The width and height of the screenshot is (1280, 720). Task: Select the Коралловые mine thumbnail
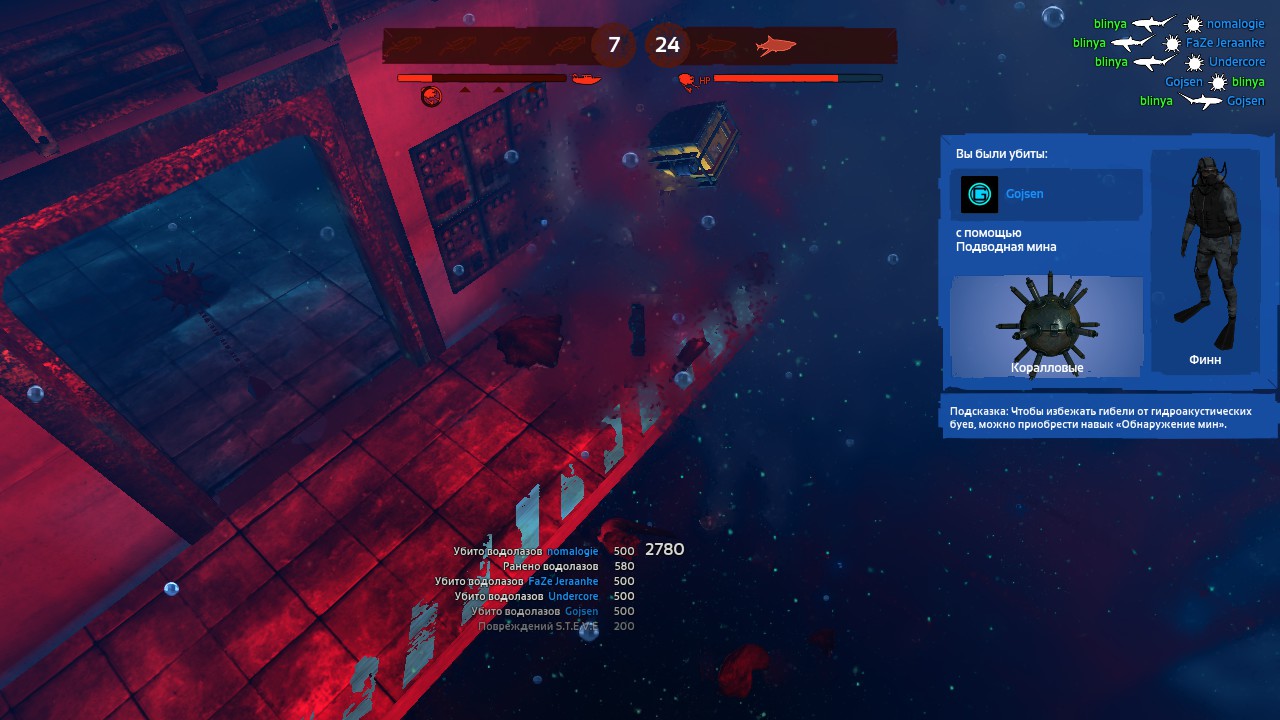tap(1046, 325)
